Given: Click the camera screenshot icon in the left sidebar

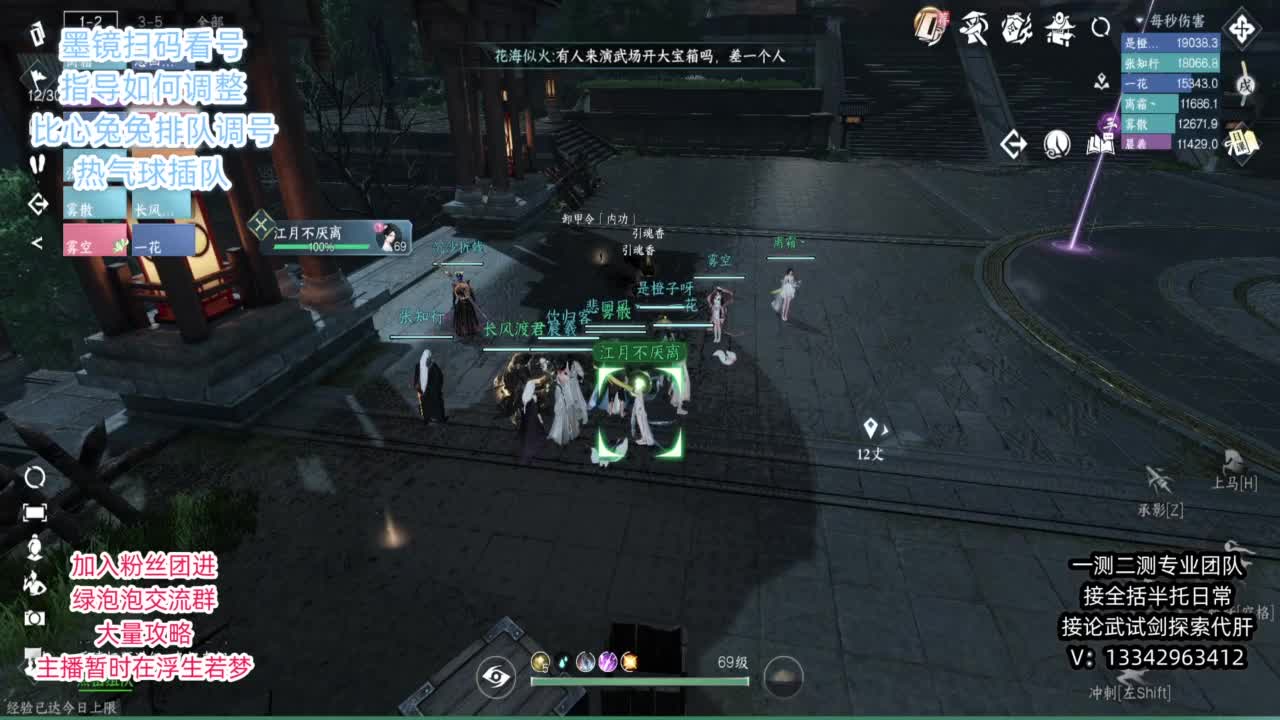Looking at the screenshot, I should pyautogui.click(x=34, y=618).
